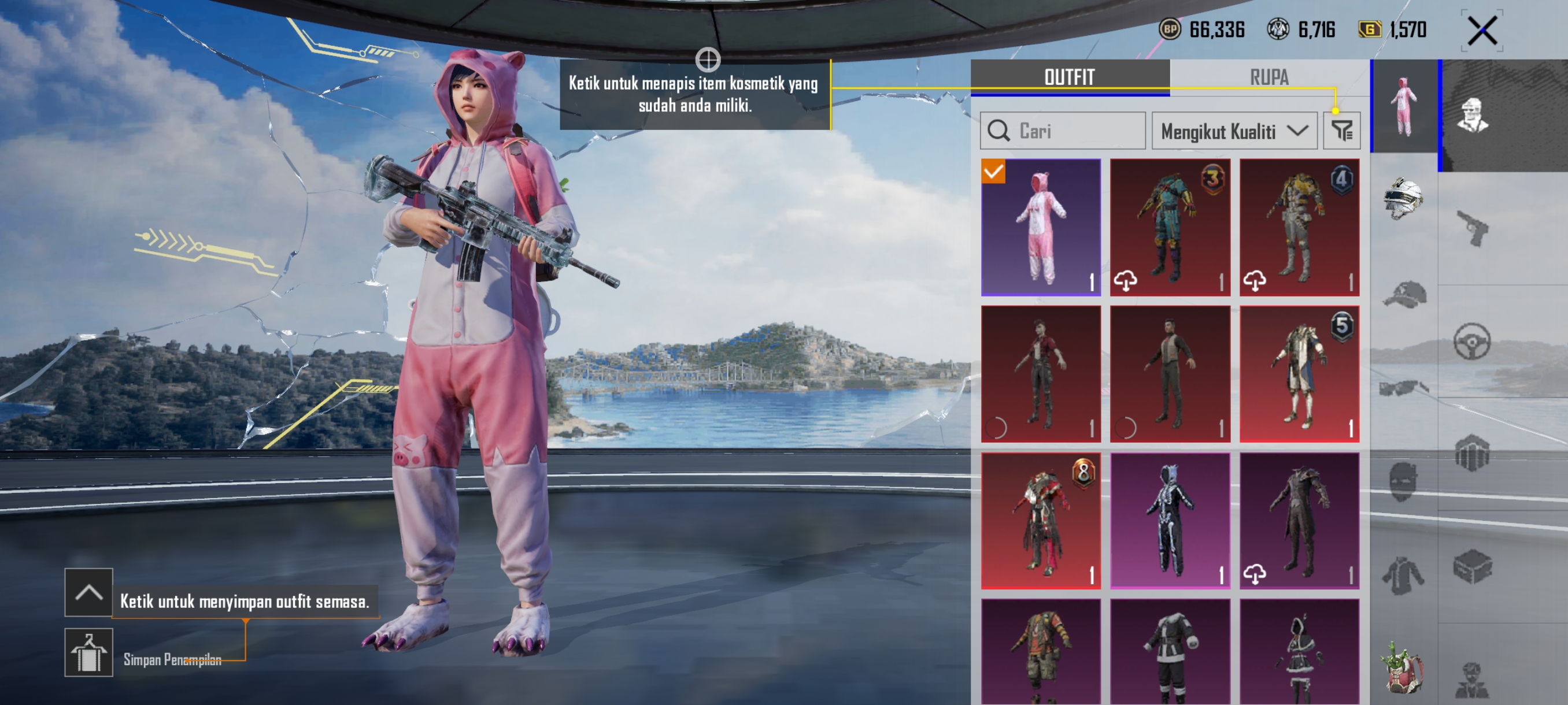Open the owned-items filter button
Screen dimensions: 1568x705
(x=1341, y=131)
